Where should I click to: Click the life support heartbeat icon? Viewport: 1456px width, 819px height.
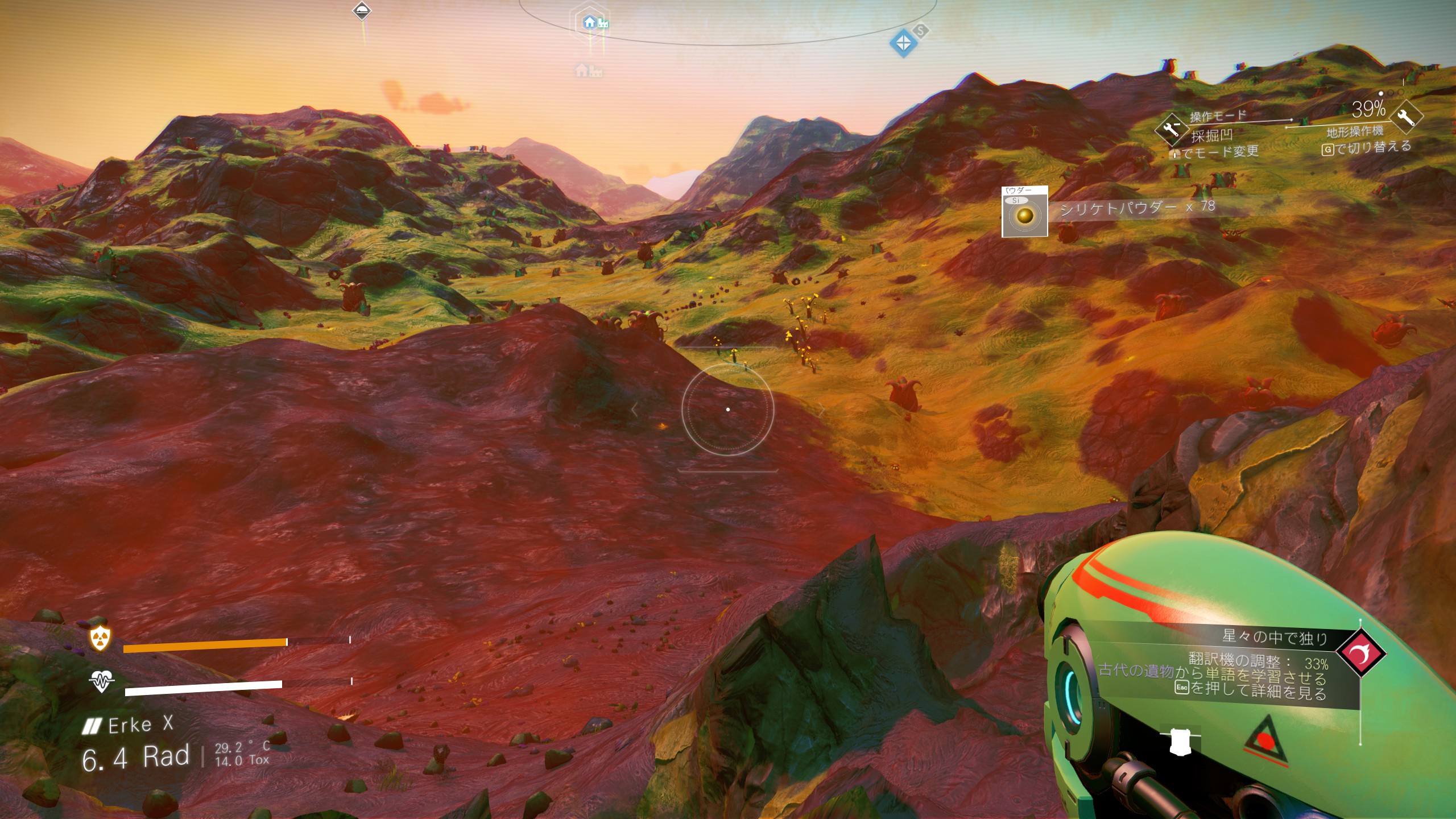pos(101,681)
